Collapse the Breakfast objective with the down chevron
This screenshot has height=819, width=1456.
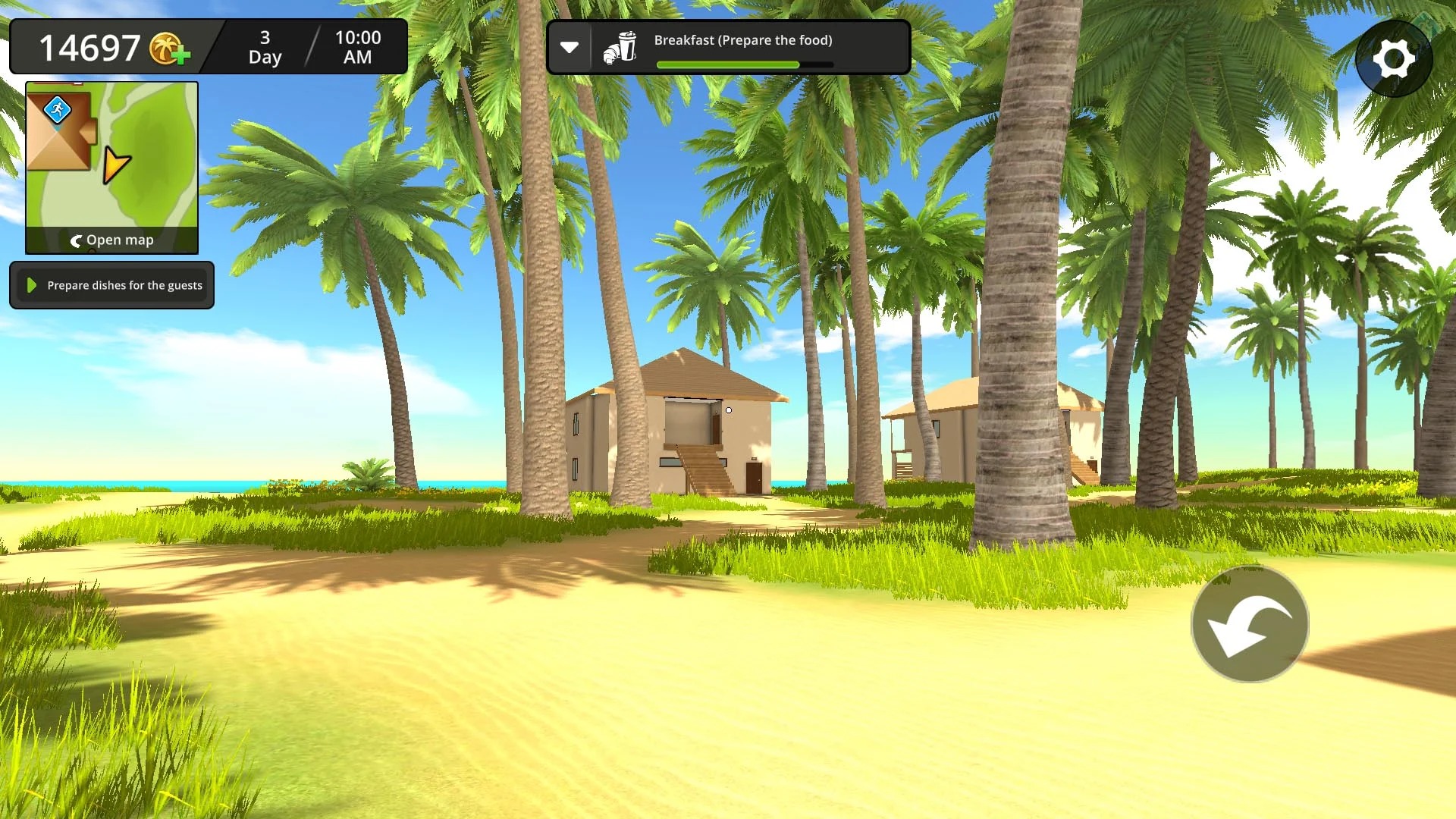click(570, 47)
